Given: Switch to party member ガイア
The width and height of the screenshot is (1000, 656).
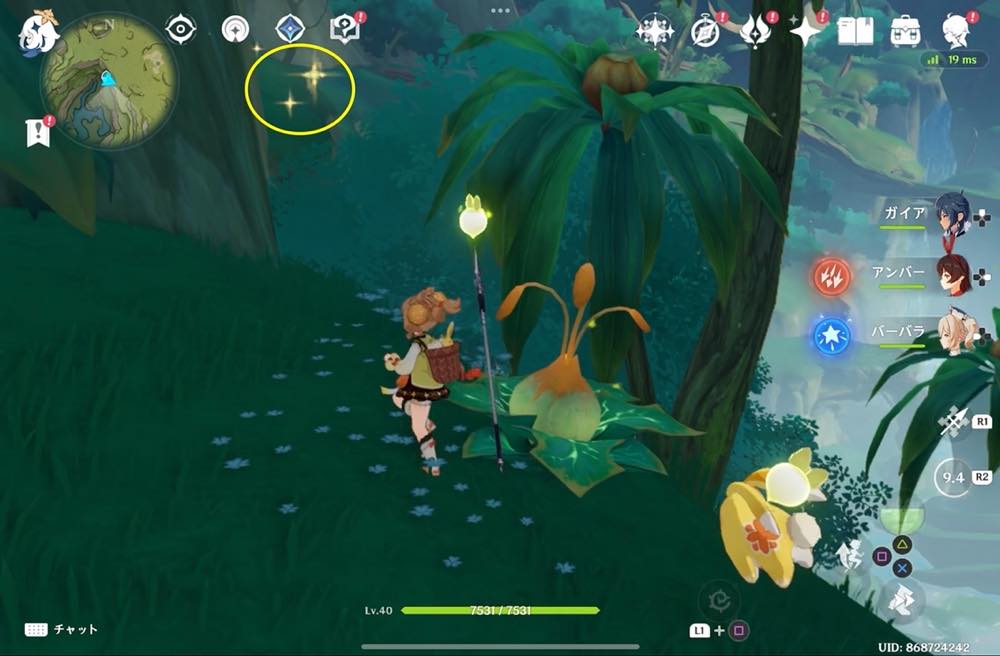Looking at the screenshot, I should pyautogui.click(x=952, y=213).
